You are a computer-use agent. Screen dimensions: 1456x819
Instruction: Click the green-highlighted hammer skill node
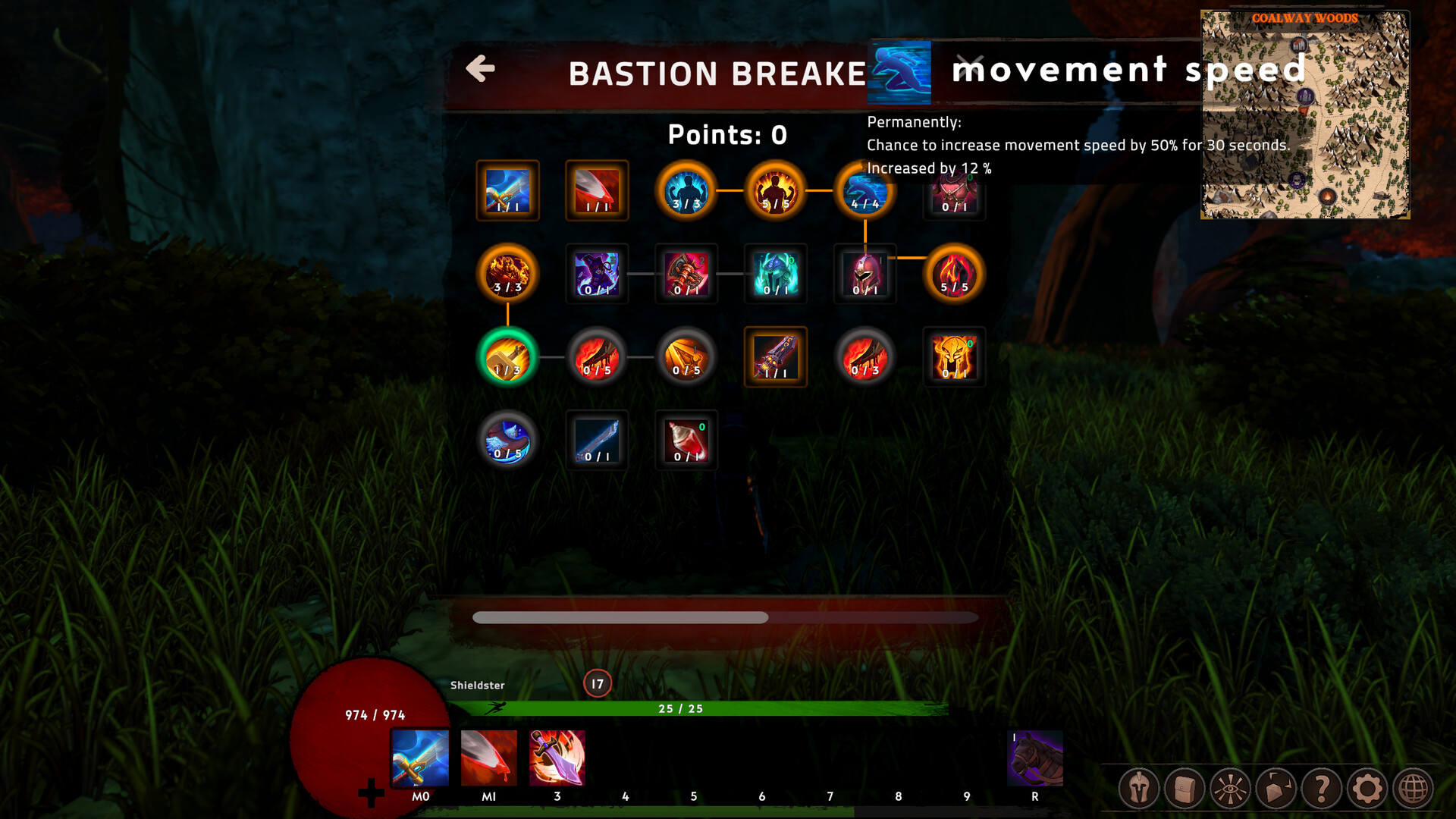pyautogui.click(x=508, y=357)
